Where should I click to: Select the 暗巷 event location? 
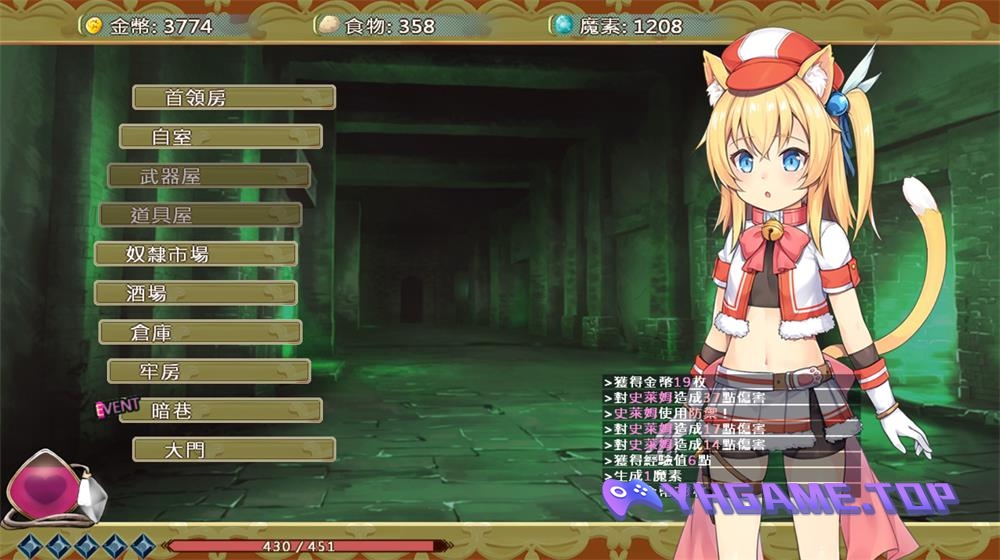[x=221, y=411]
